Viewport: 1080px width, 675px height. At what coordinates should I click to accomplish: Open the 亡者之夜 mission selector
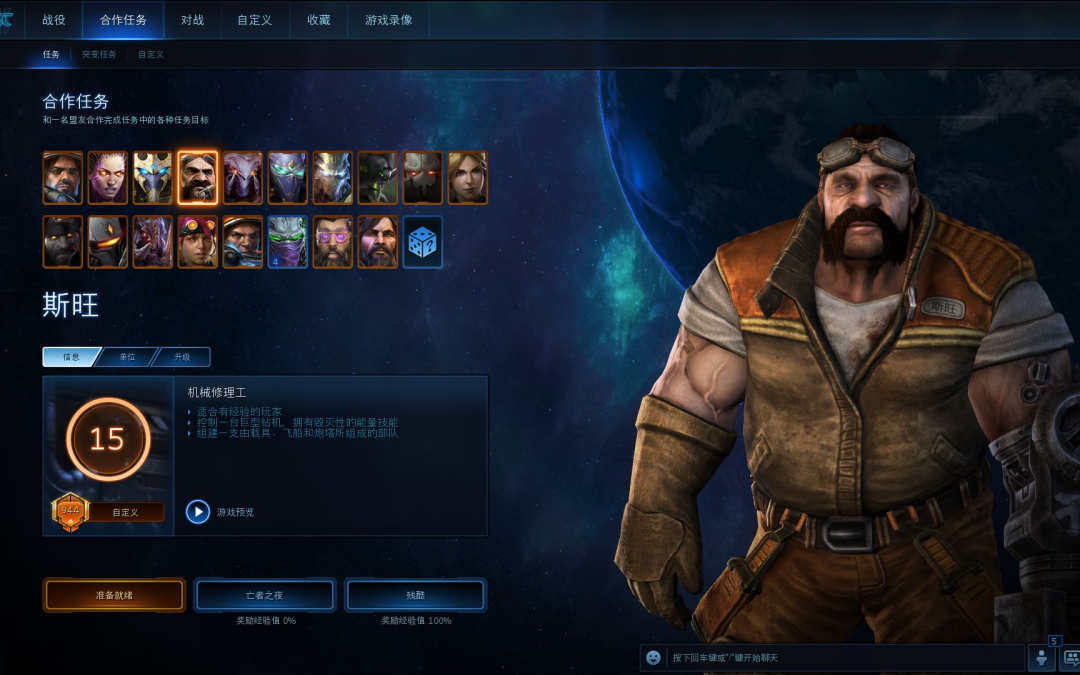(x=265, y=595)
